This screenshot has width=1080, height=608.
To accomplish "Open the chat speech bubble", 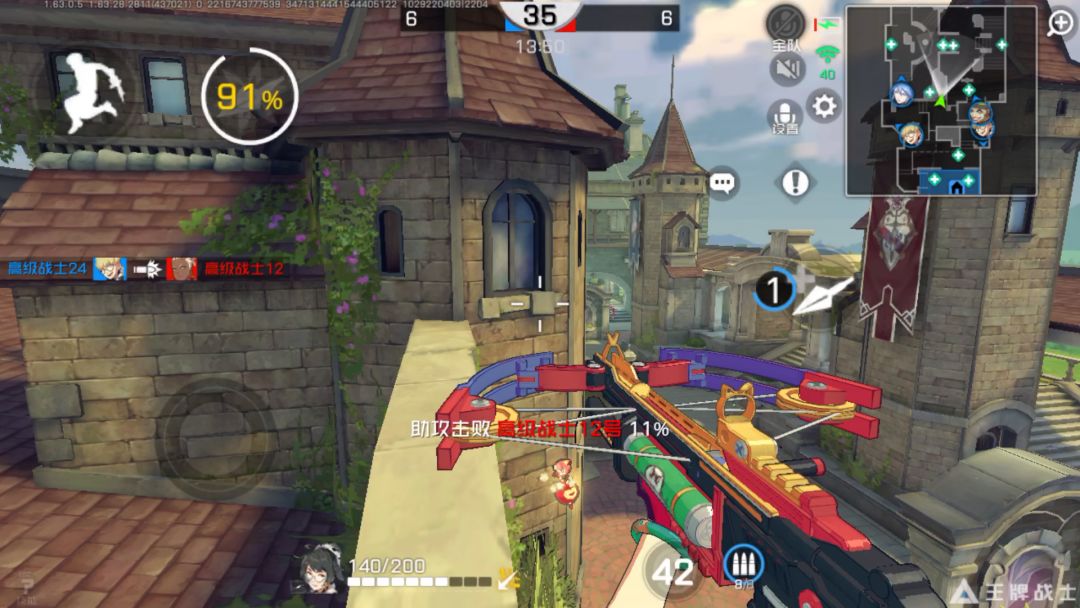I will [722, 183].
